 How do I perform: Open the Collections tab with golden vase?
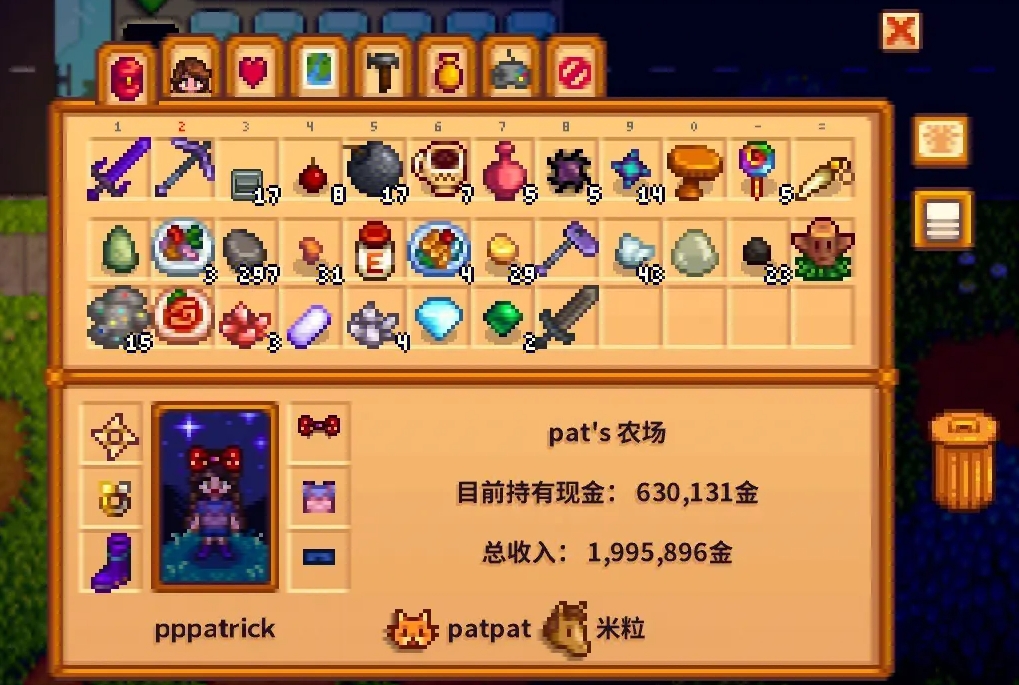click(x=447, y=73)
